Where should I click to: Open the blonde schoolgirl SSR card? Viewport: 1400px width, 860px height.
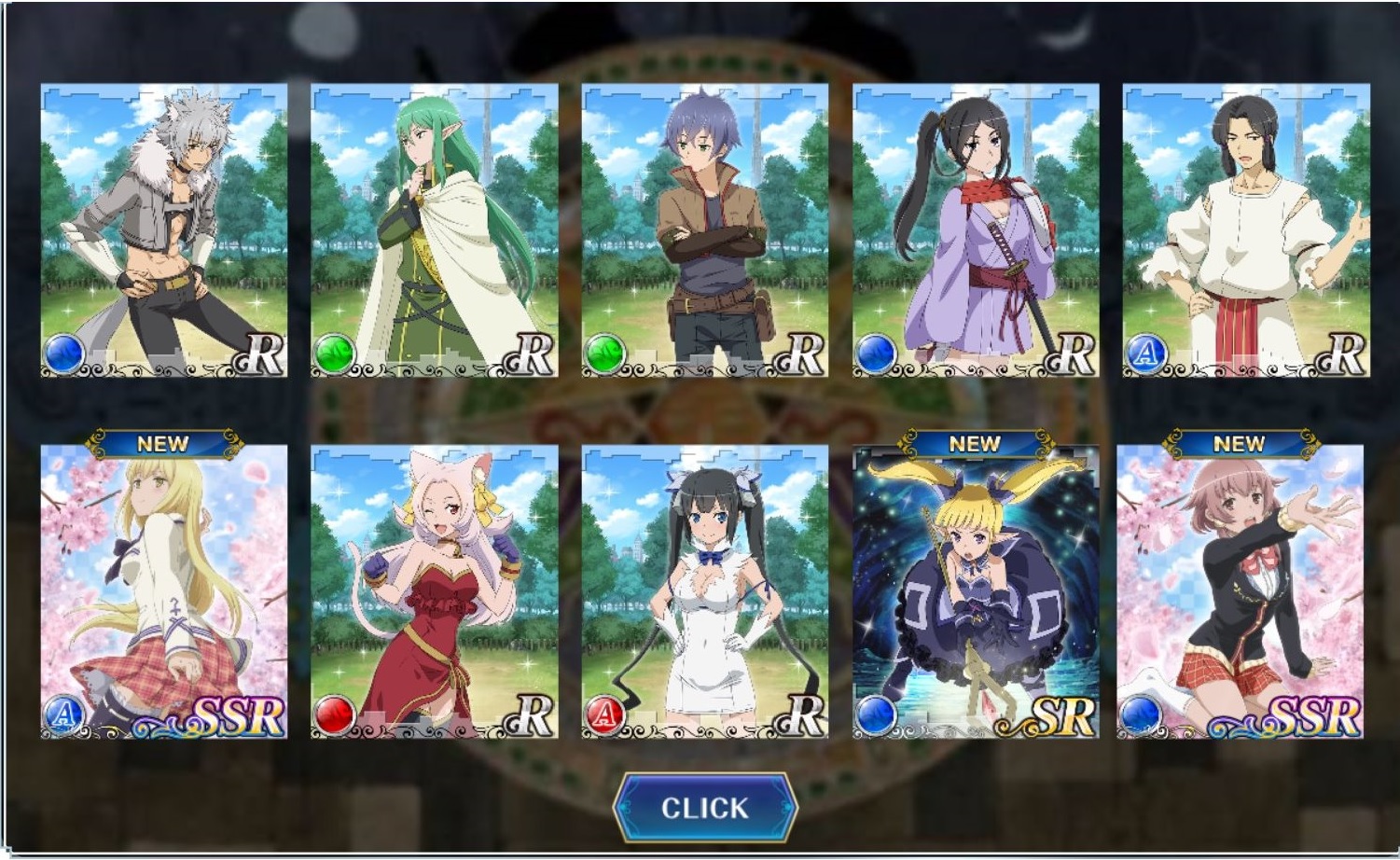[164, 591]
